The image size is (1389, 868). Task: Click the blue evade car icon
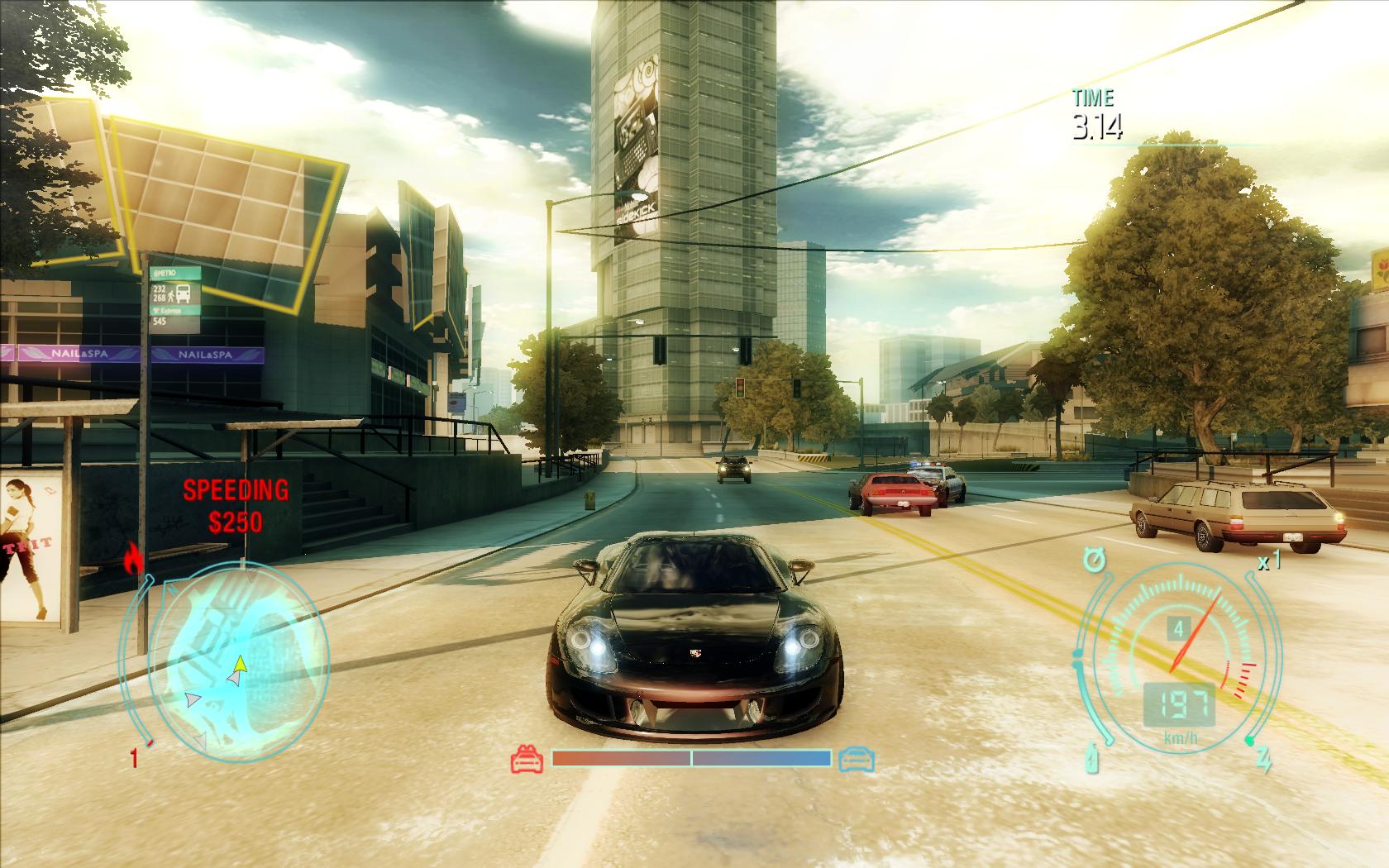(856, 758)
